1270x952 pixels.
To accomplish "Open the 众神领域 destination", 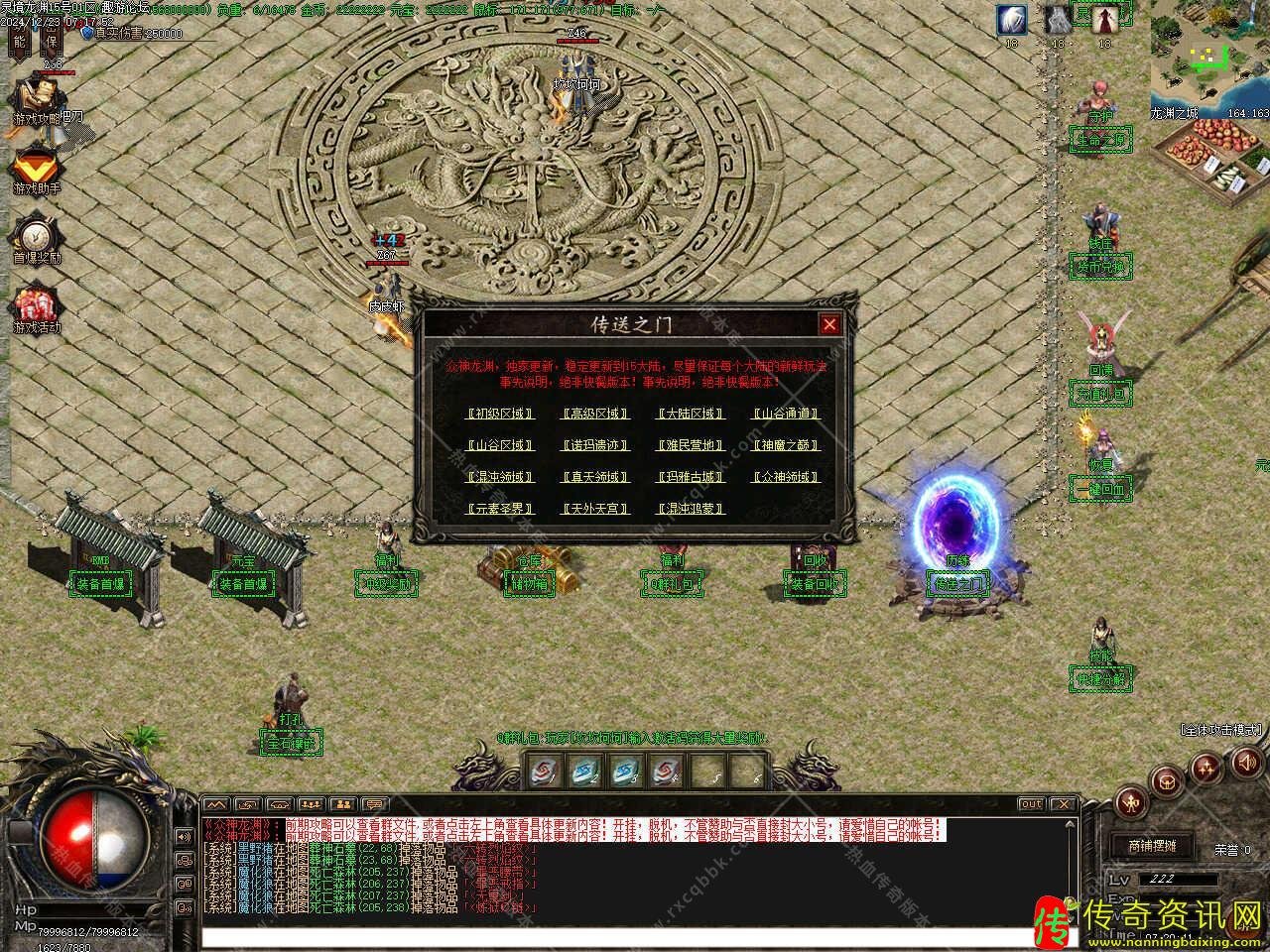I will pos(786,477).
